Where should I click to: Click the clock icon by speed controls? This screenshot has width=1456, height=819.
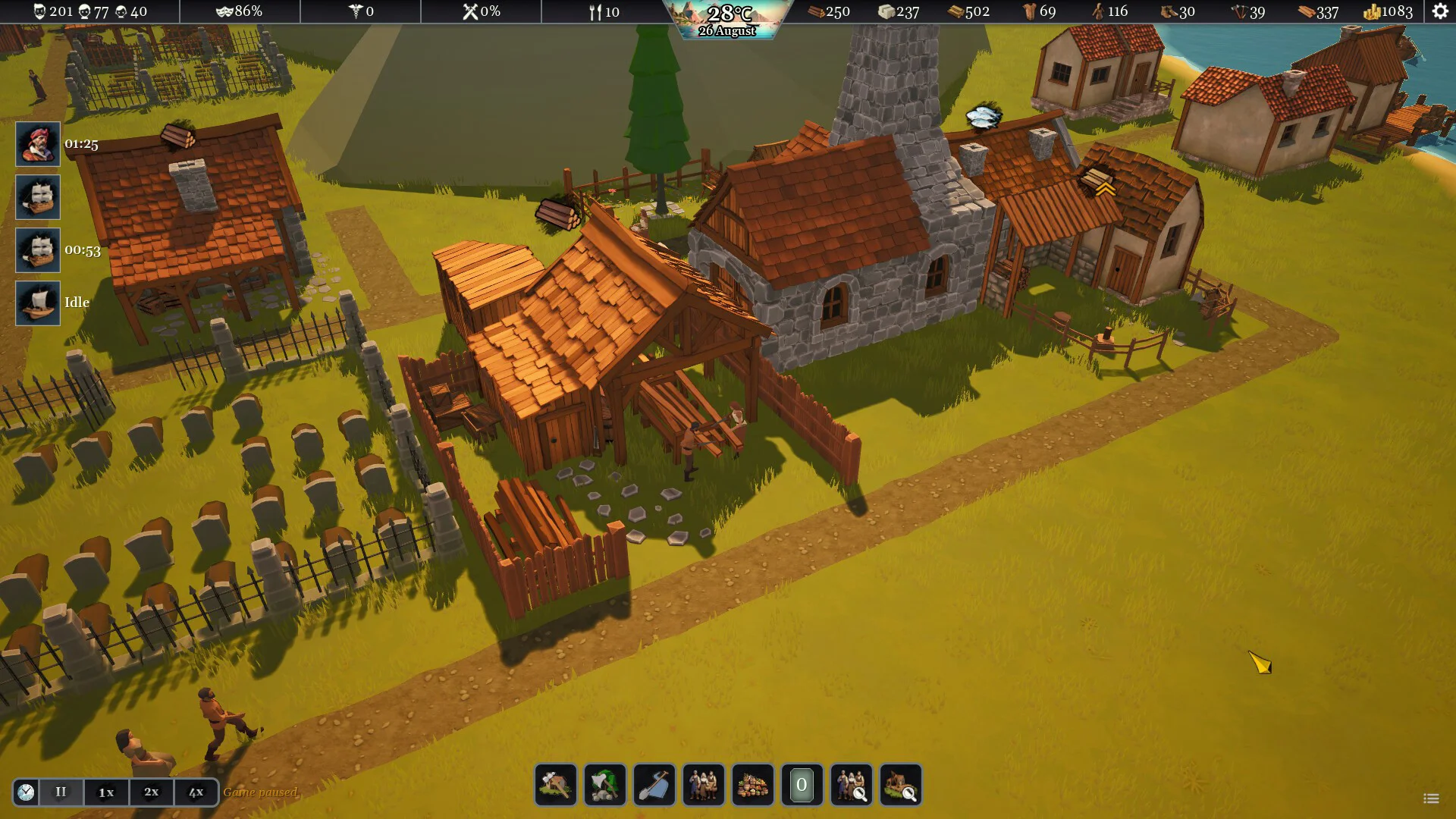(26, 792)
